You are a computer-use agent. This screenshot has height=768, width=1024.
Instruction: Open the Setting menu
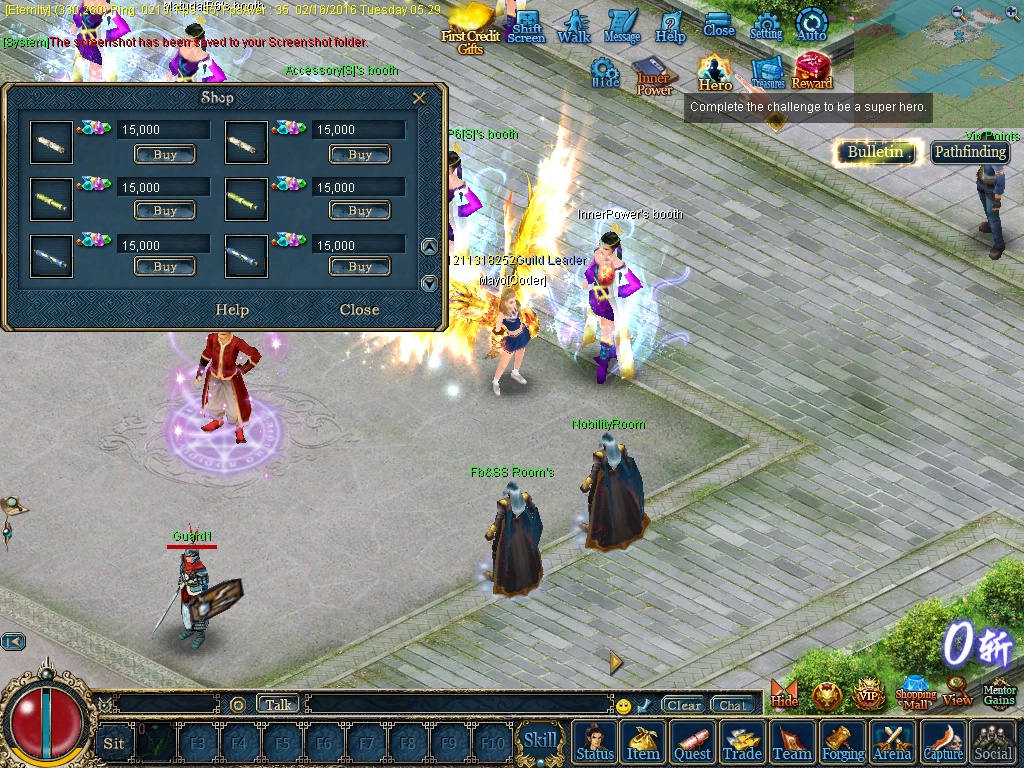766,26
